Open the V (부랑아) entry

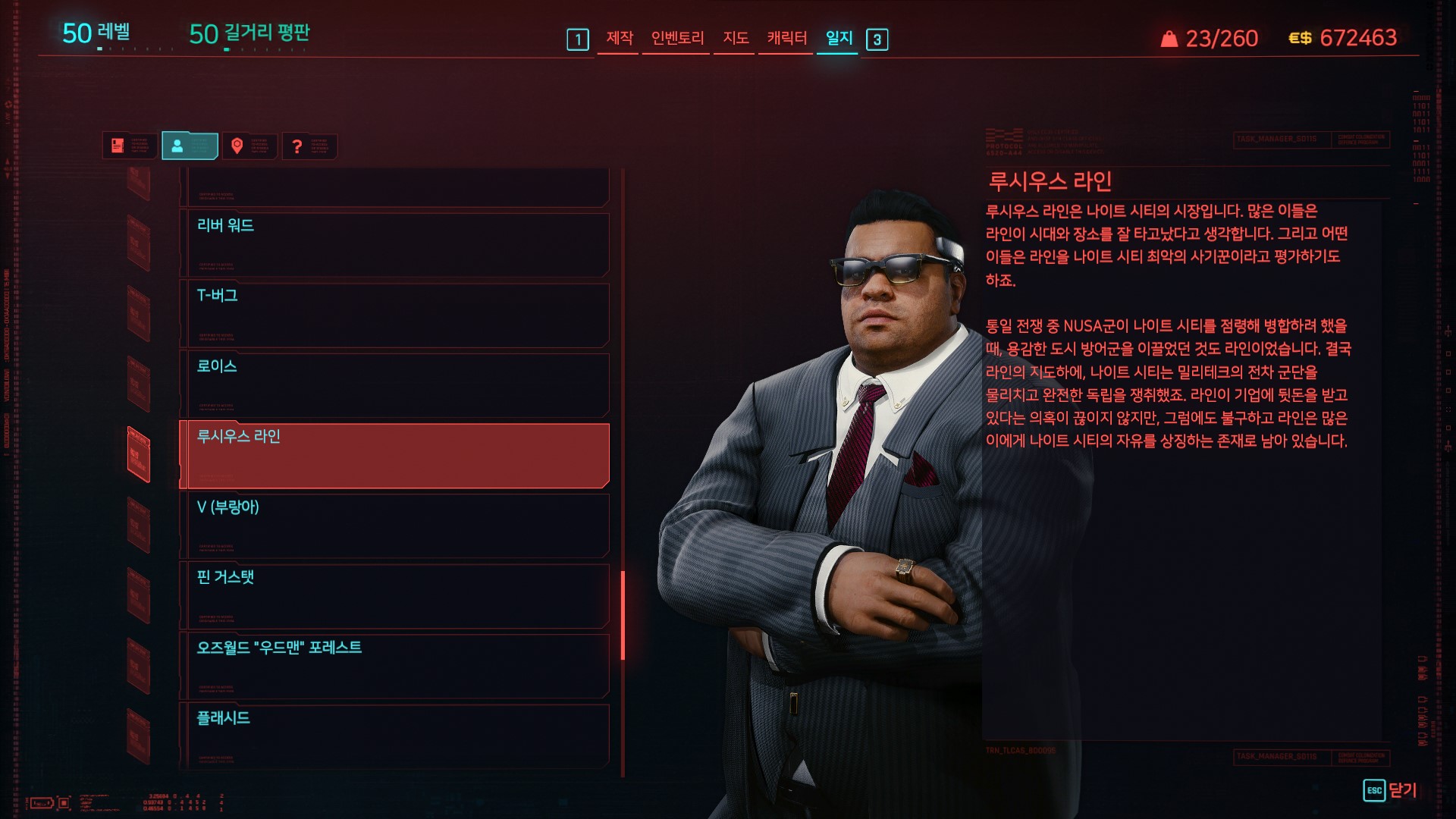(x=394, y=525)
